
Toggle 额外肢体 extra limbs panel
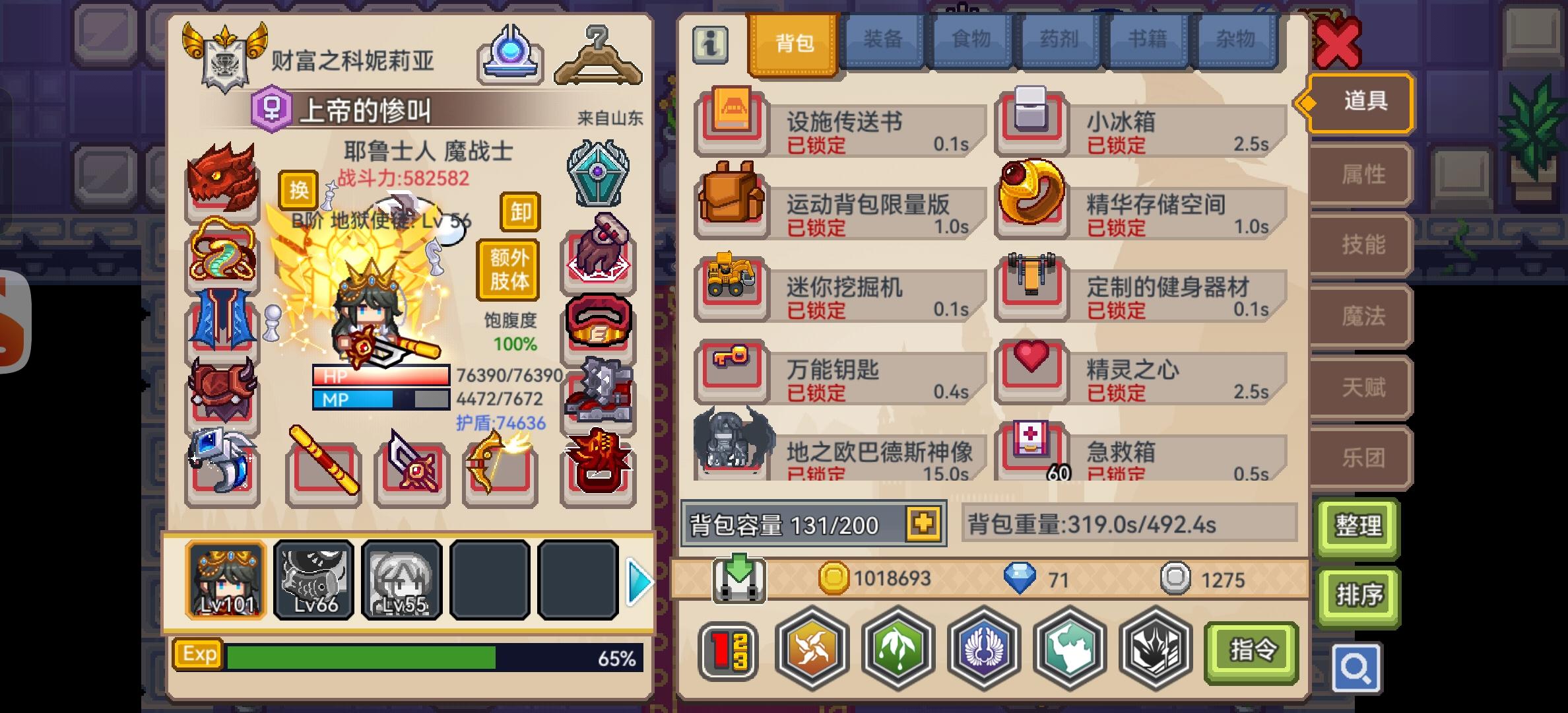[x=508, y=268]
